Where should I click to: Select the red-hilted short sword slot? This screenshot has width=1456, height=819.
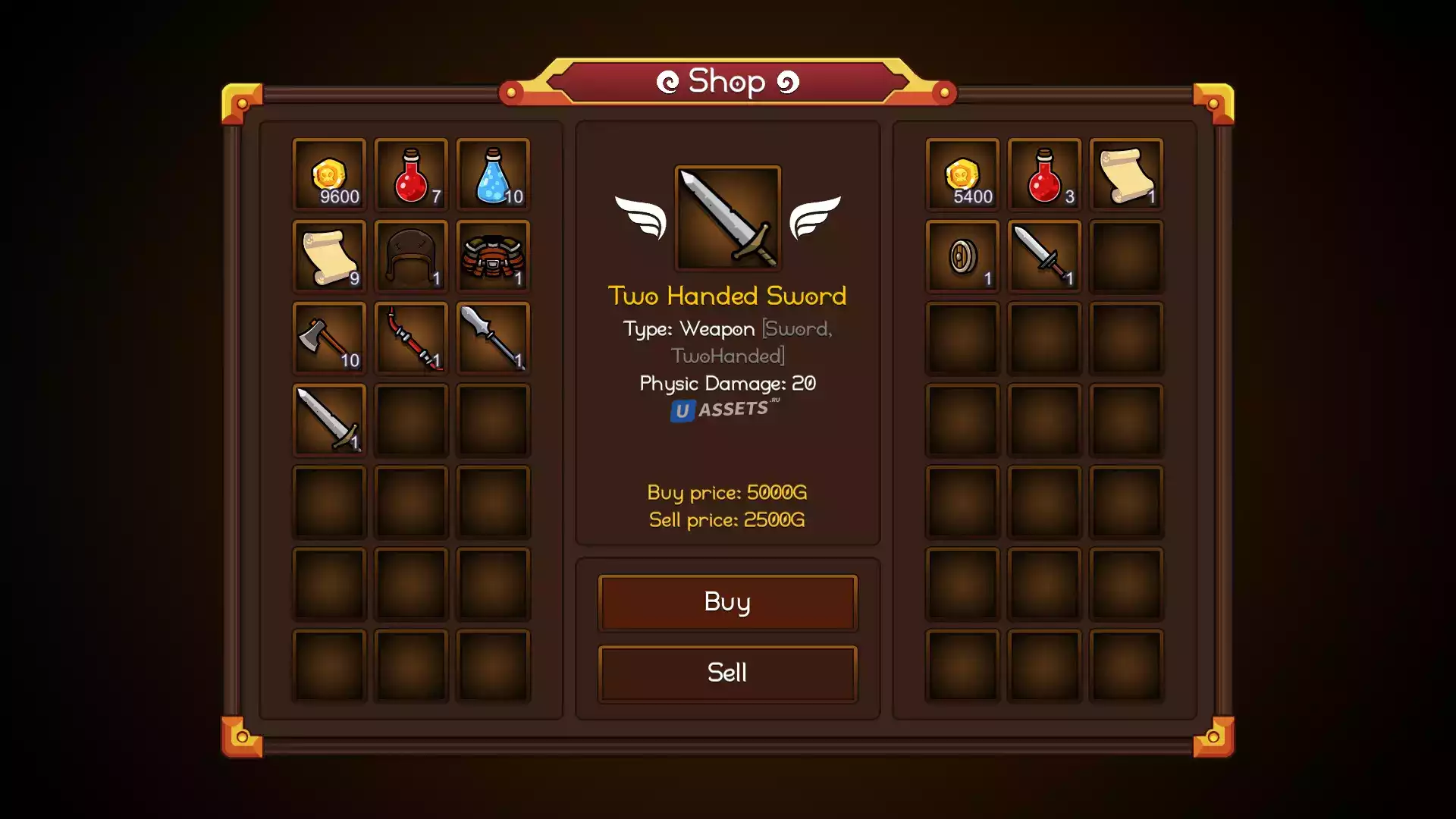coord(1044,256)
